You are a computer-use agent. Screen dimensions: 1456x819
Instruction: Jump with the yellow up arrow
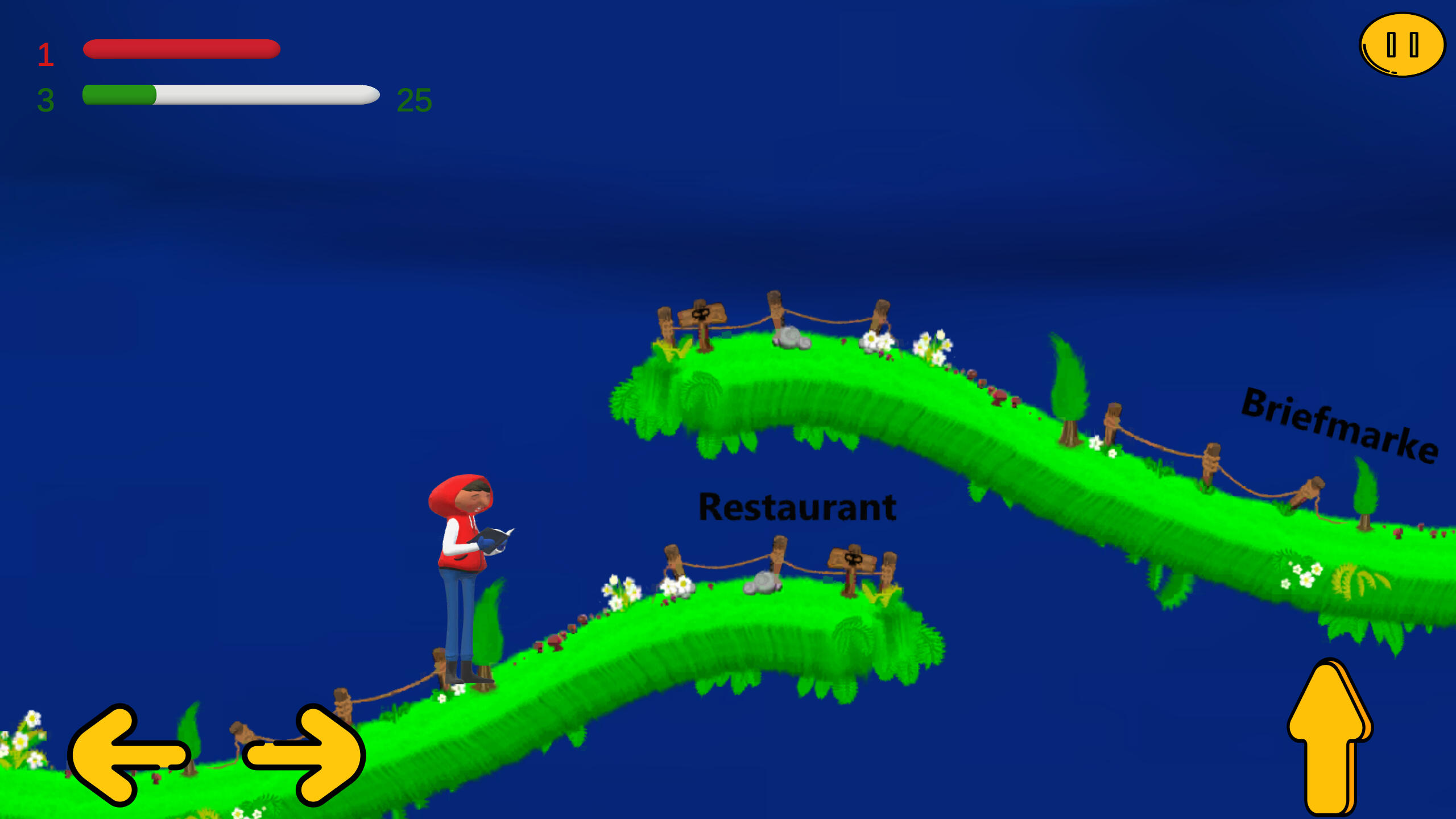[x=1329, y=737]
